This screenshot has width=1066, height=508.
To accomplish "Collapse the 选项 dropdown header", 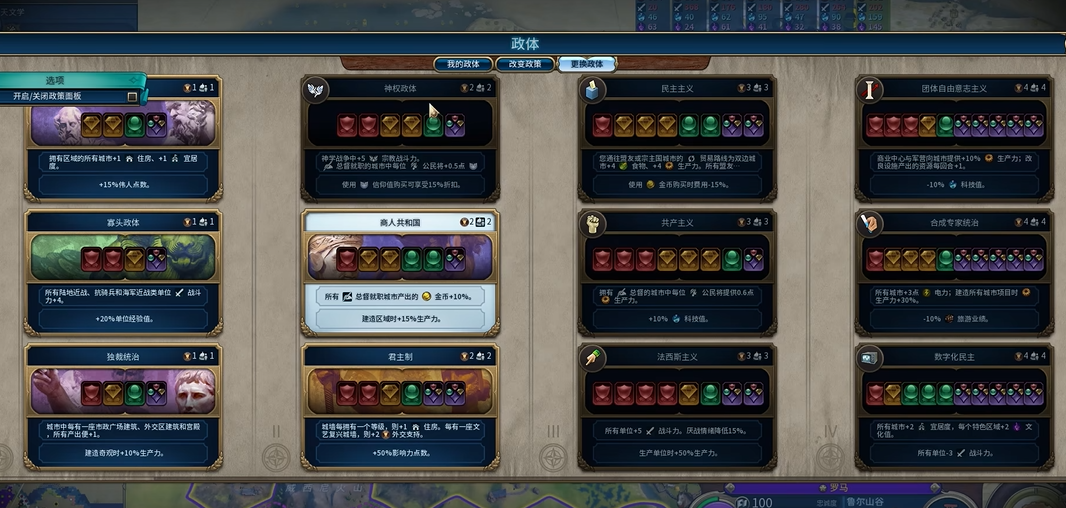I will pos(72,80).
